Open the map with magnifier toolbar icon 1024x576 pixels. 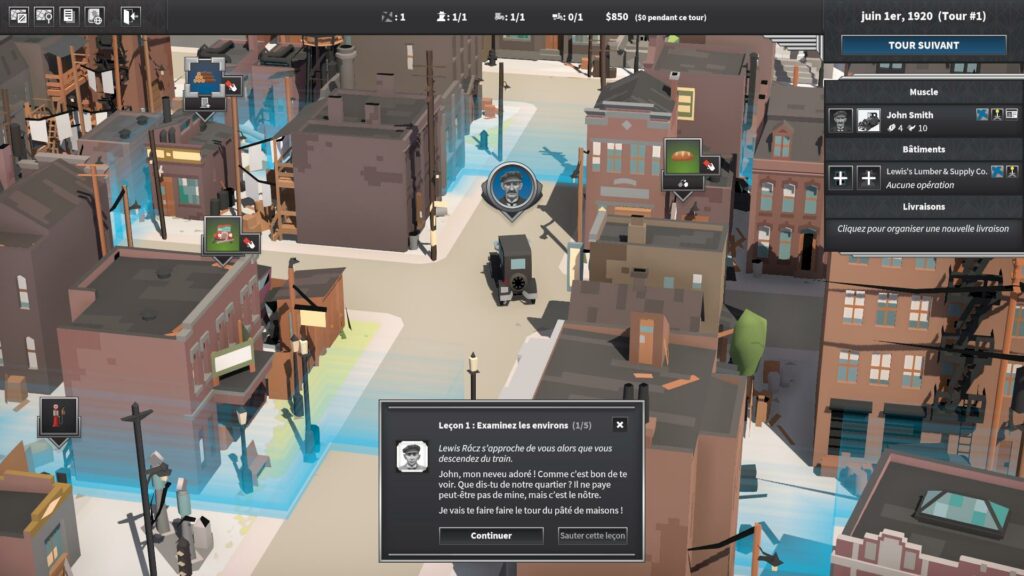coord(44,16)
